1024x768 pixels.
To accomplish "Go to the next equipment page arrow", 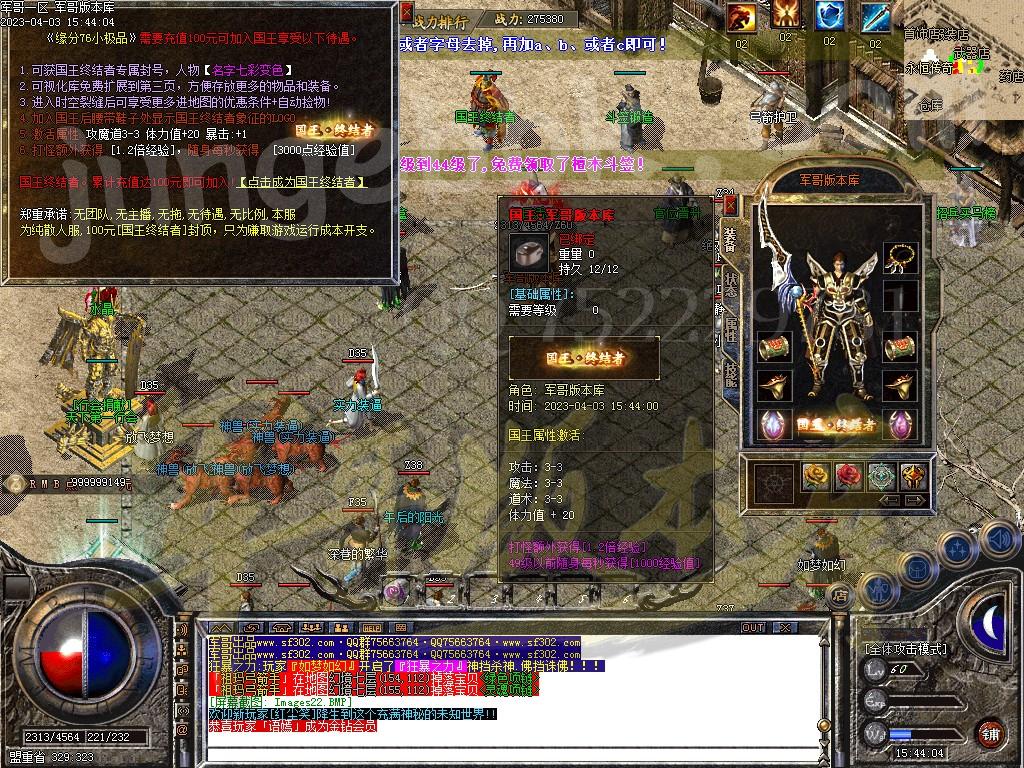I will pos(916,500).
